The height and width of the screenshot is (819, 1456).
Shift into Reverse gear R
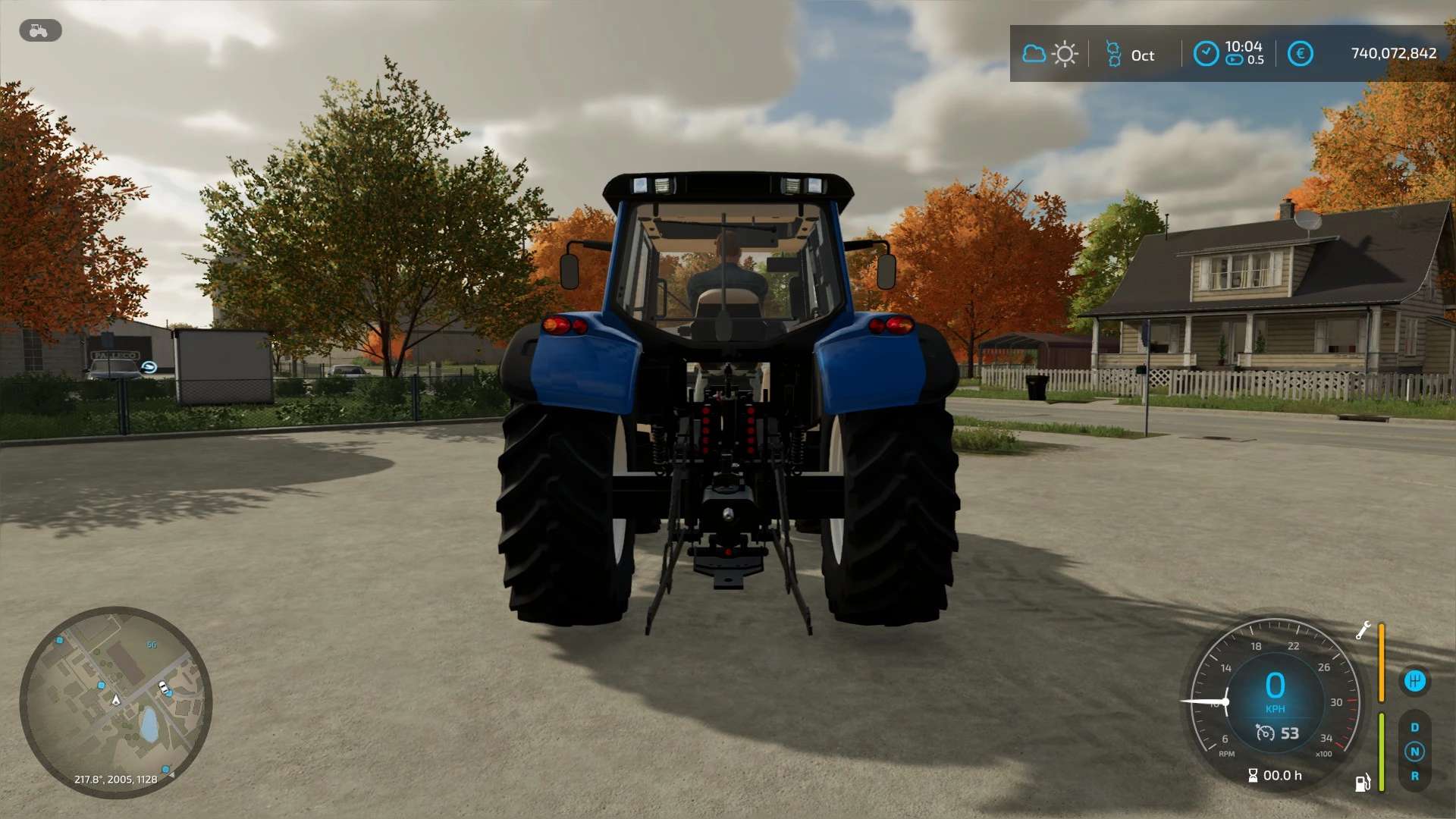click(x=1414, y=776)
